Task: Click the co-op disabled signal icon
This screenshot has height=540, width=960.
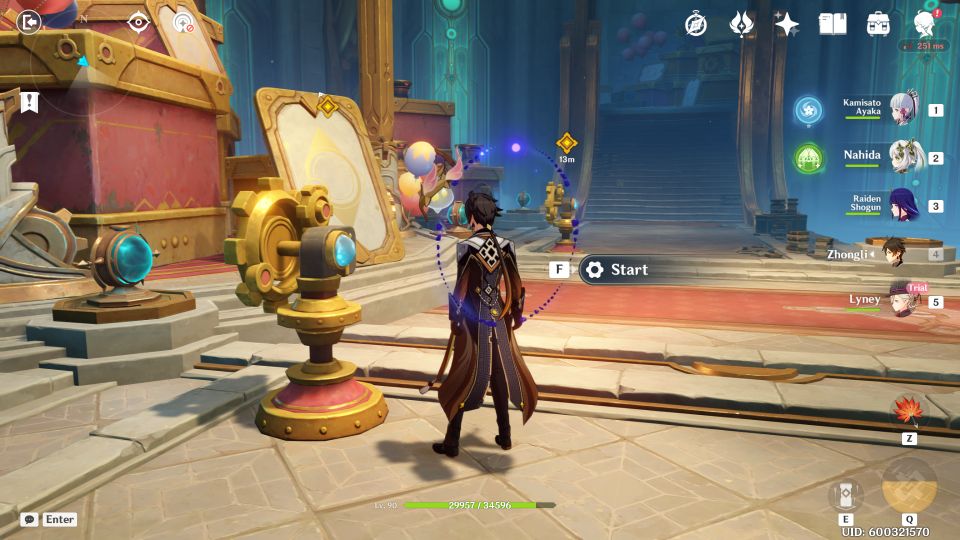Action: point(184,22)
